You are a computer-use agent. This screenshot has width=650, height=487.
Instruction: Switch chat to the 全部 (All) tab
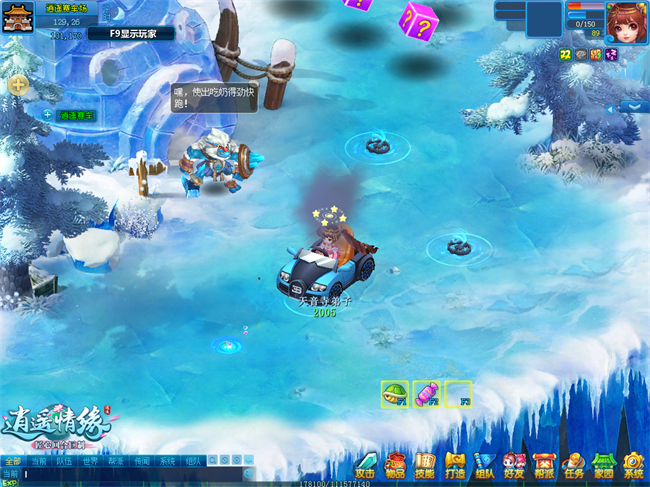click(12, 462)
